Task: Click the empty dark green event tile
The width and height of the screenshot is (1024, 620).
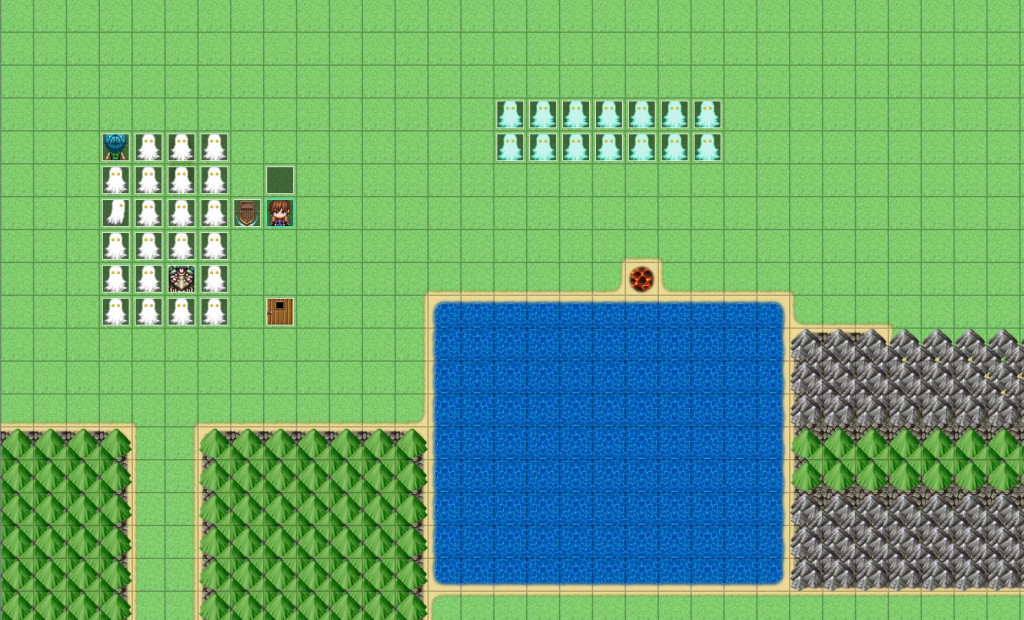Action: (280, 180)
